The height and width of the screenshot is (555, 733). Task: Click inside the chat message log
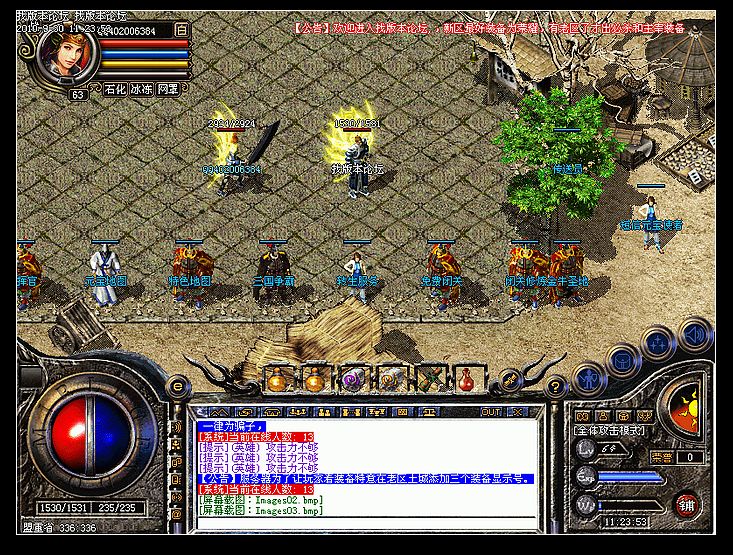(360, 470)
